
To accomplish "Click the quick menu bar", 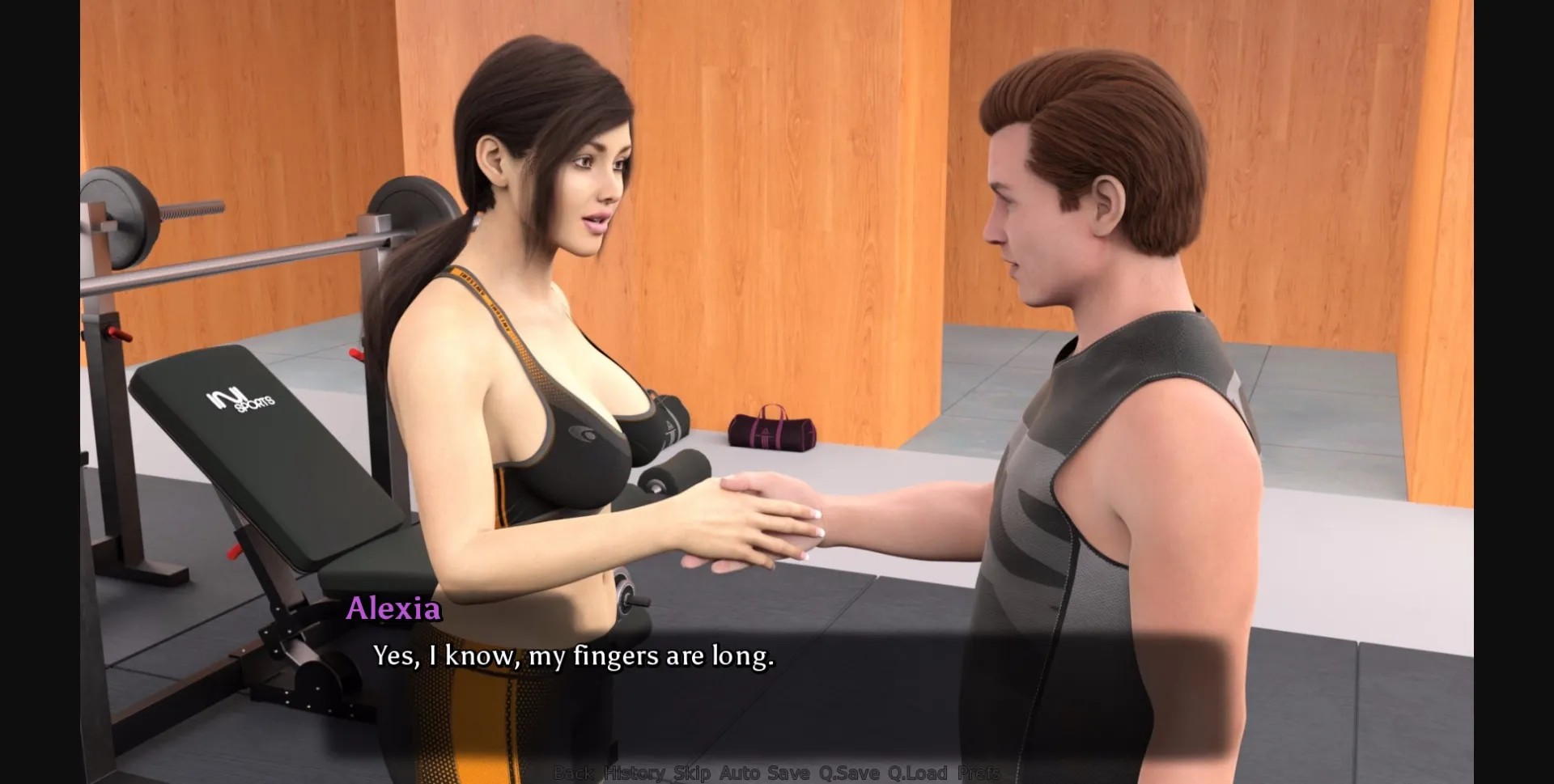I will pos(777,771).
